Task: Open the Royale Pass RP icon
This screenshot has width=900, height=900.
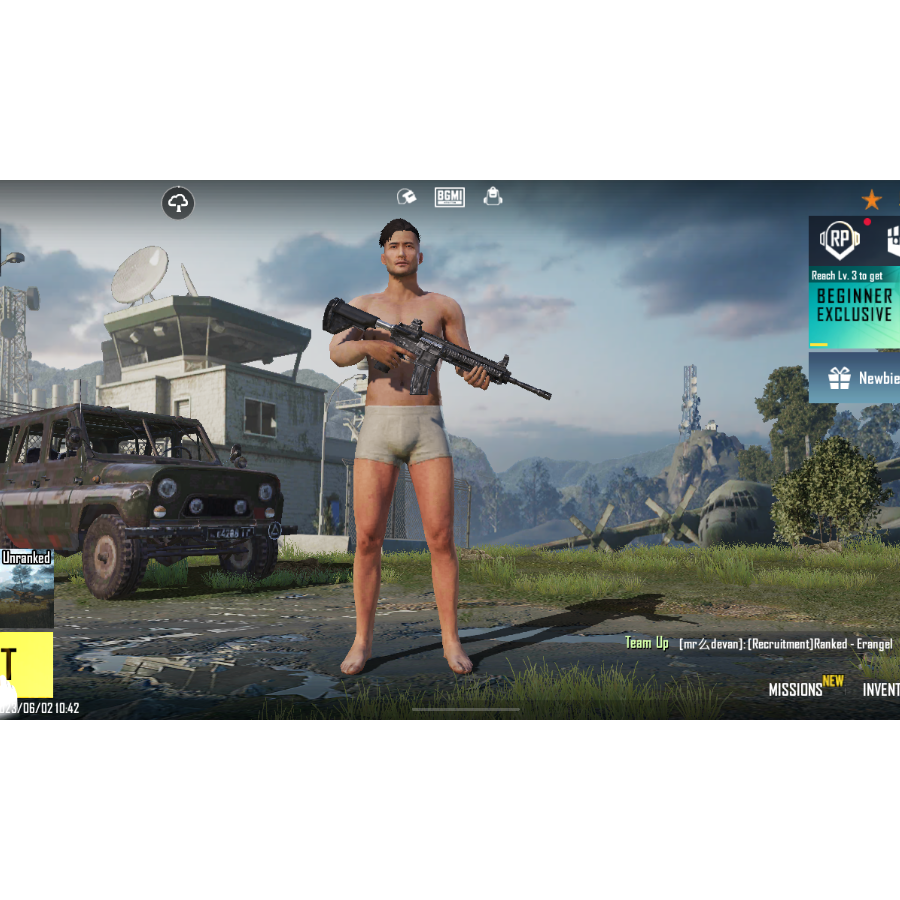Action: (840, 241)
